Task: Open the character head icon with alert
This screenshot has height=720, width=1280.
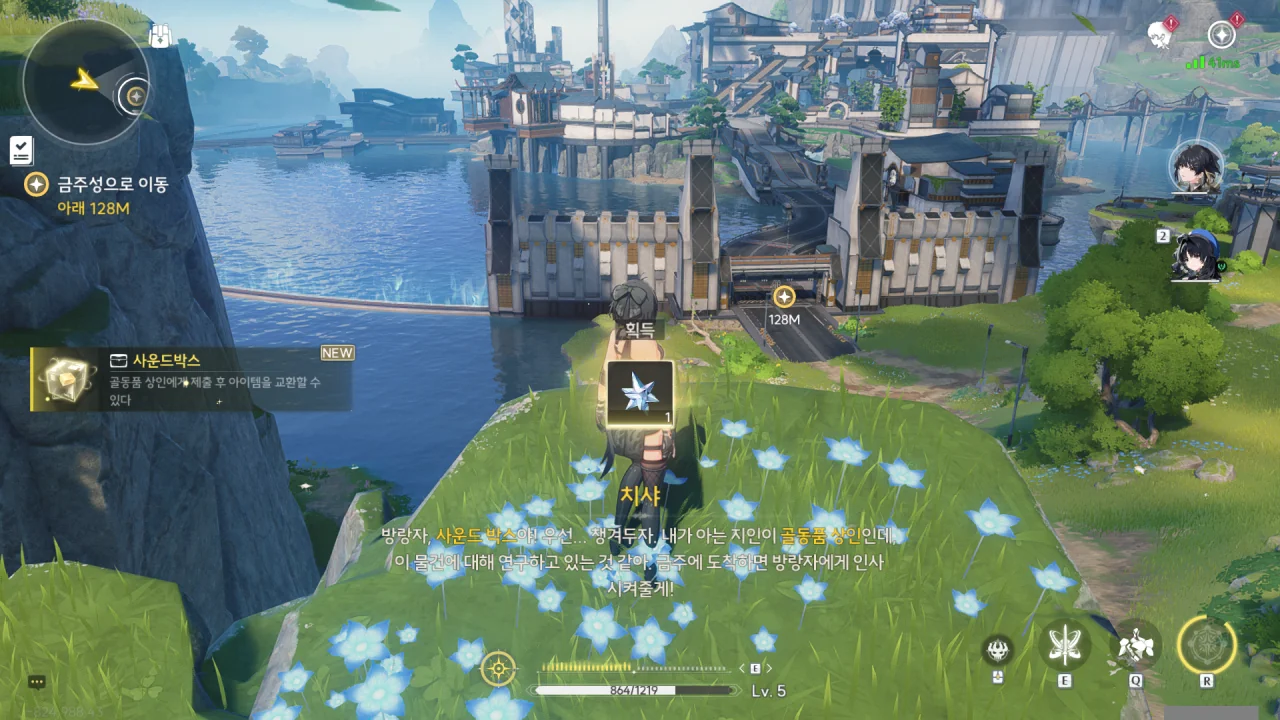Action: coord(1161,34)
